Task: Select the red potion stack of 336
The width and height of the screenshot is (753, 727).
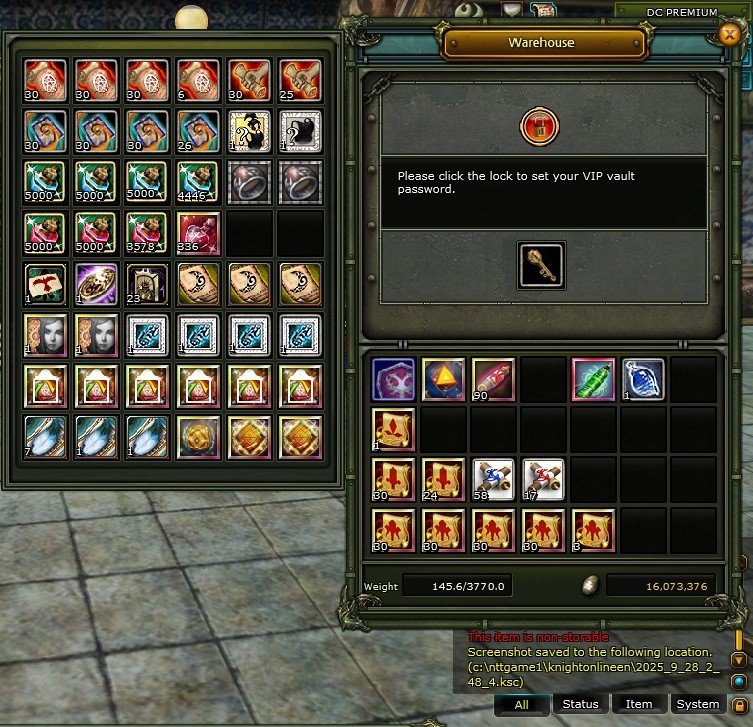Action: [199, 233]
